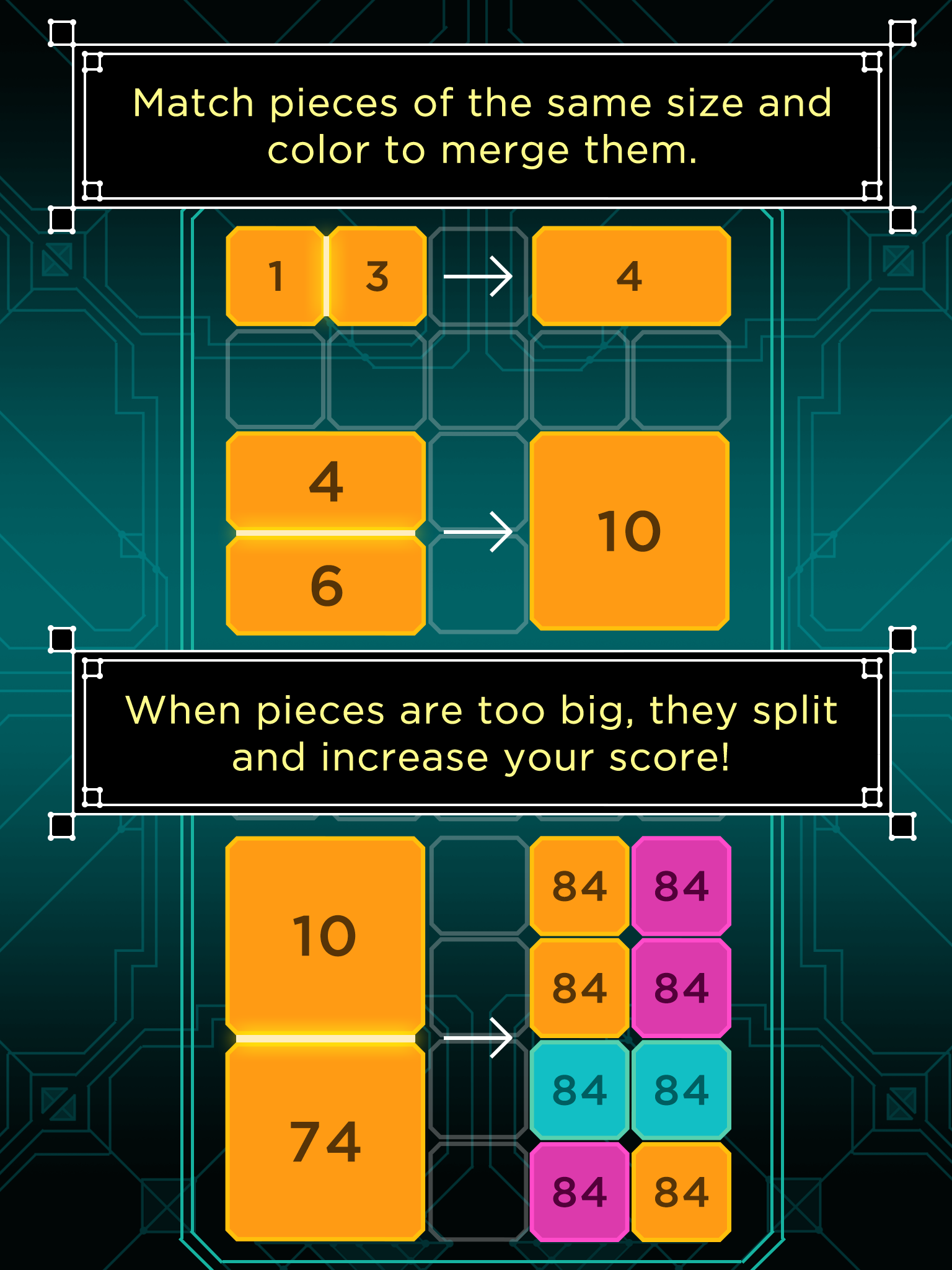
Task: Tap the wide 4 tile above the 6
Action: [x=325, y=481]
